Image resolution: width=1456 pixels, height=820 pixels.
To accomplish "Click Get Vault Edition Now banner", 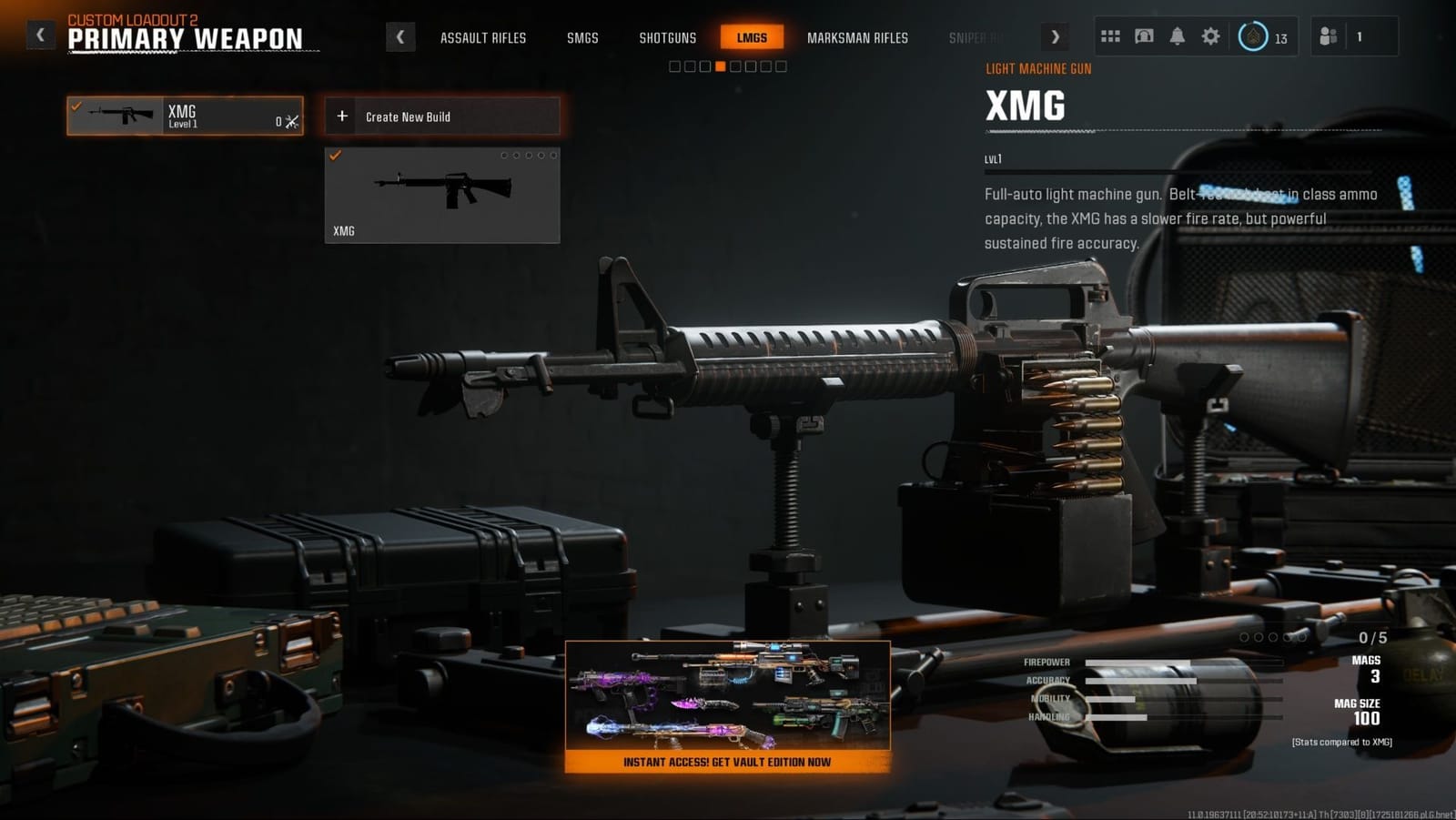I will pos(725,763).
